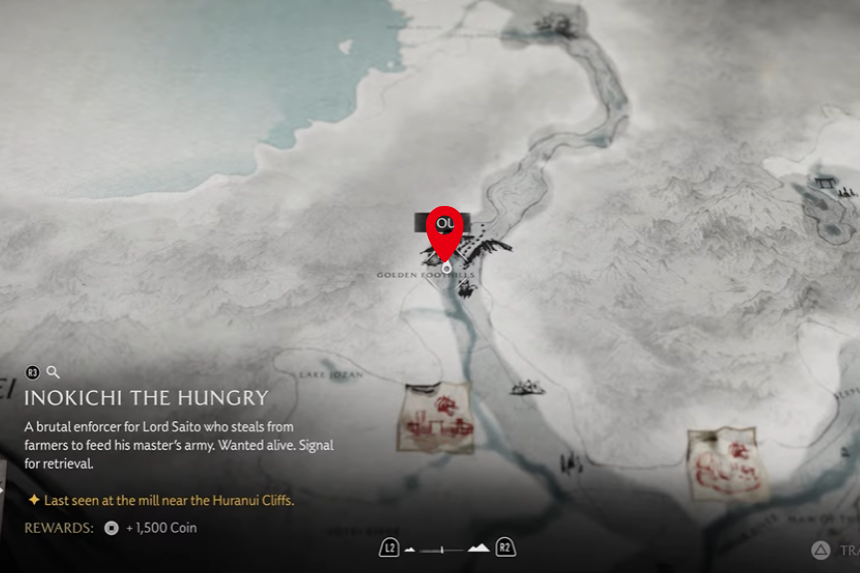Click the red location pin on Golden Foothills
Image resolution: width=860 pixels, height=573 pixels.
(445, 229)
